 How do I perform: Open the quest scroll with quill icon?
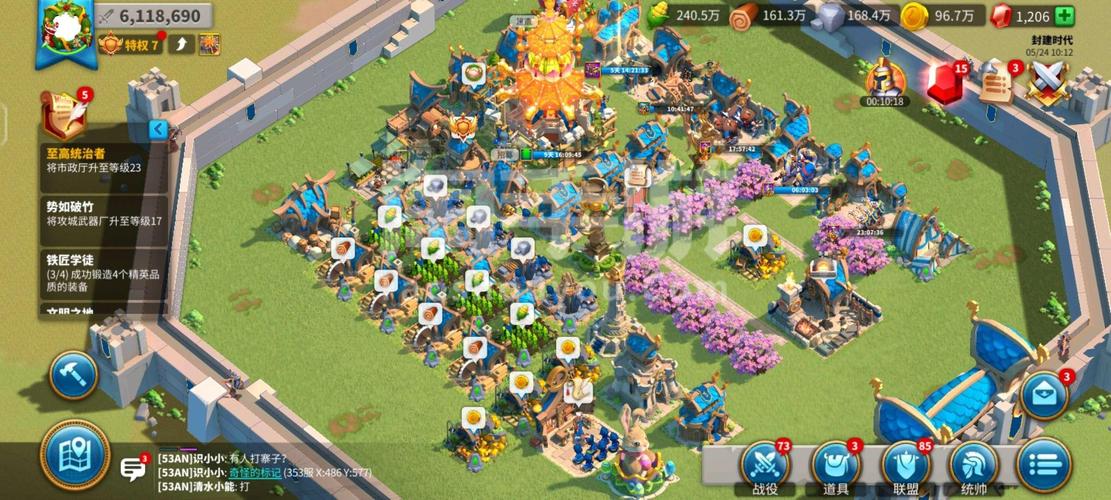tap(64, 115)
